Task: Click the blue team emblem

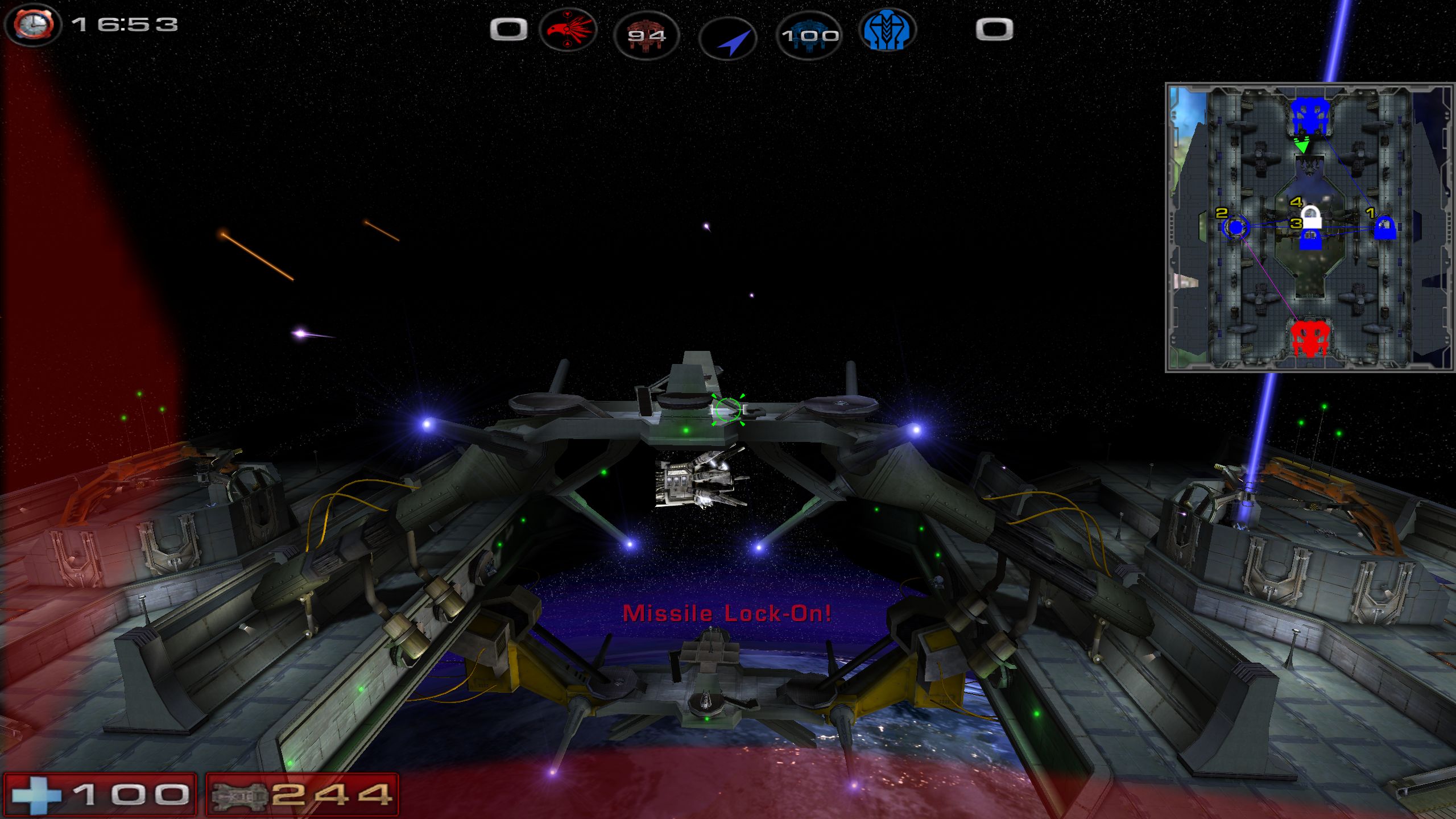Action: [887, 31]
